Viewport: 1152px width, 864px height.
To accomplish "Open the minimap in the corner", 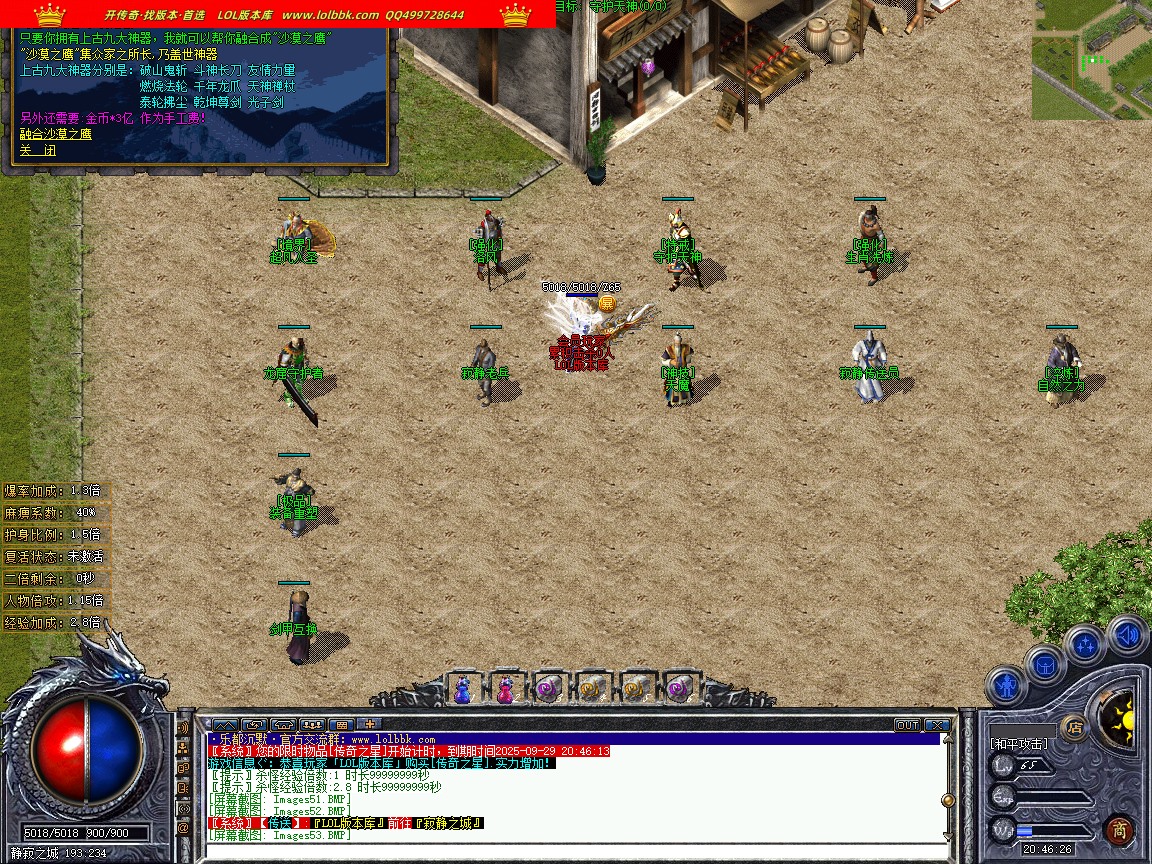I will (1091, 60).
